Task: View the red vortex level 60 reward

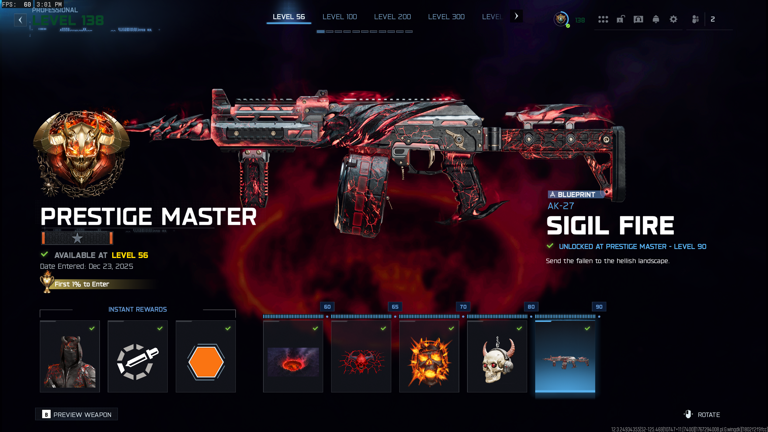Action: [293, 357]
